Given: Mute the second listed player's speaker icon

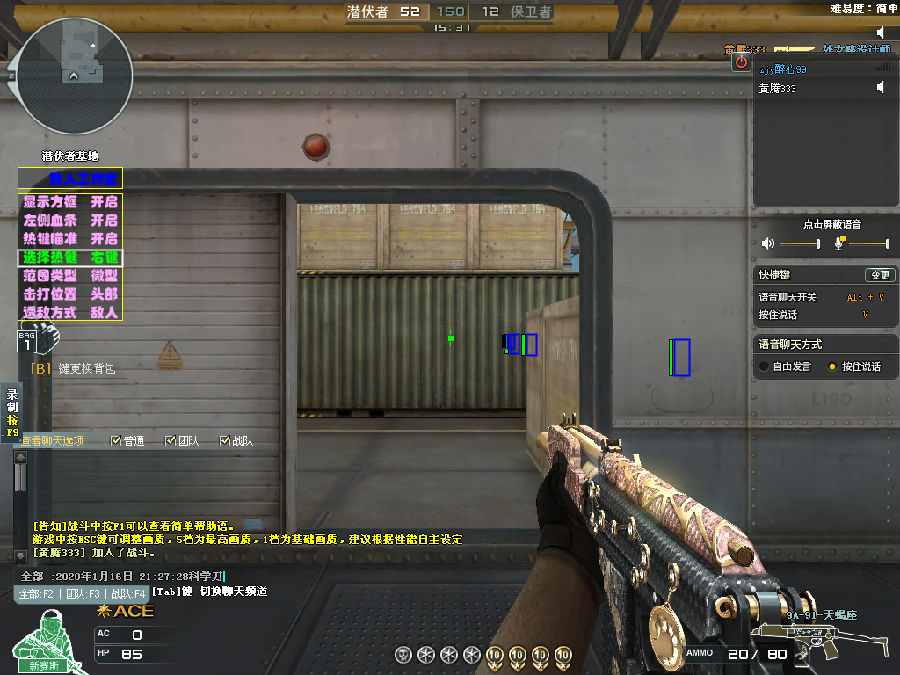Looking at the screenshot, I should pyautogui.click(x=881, y=88).
